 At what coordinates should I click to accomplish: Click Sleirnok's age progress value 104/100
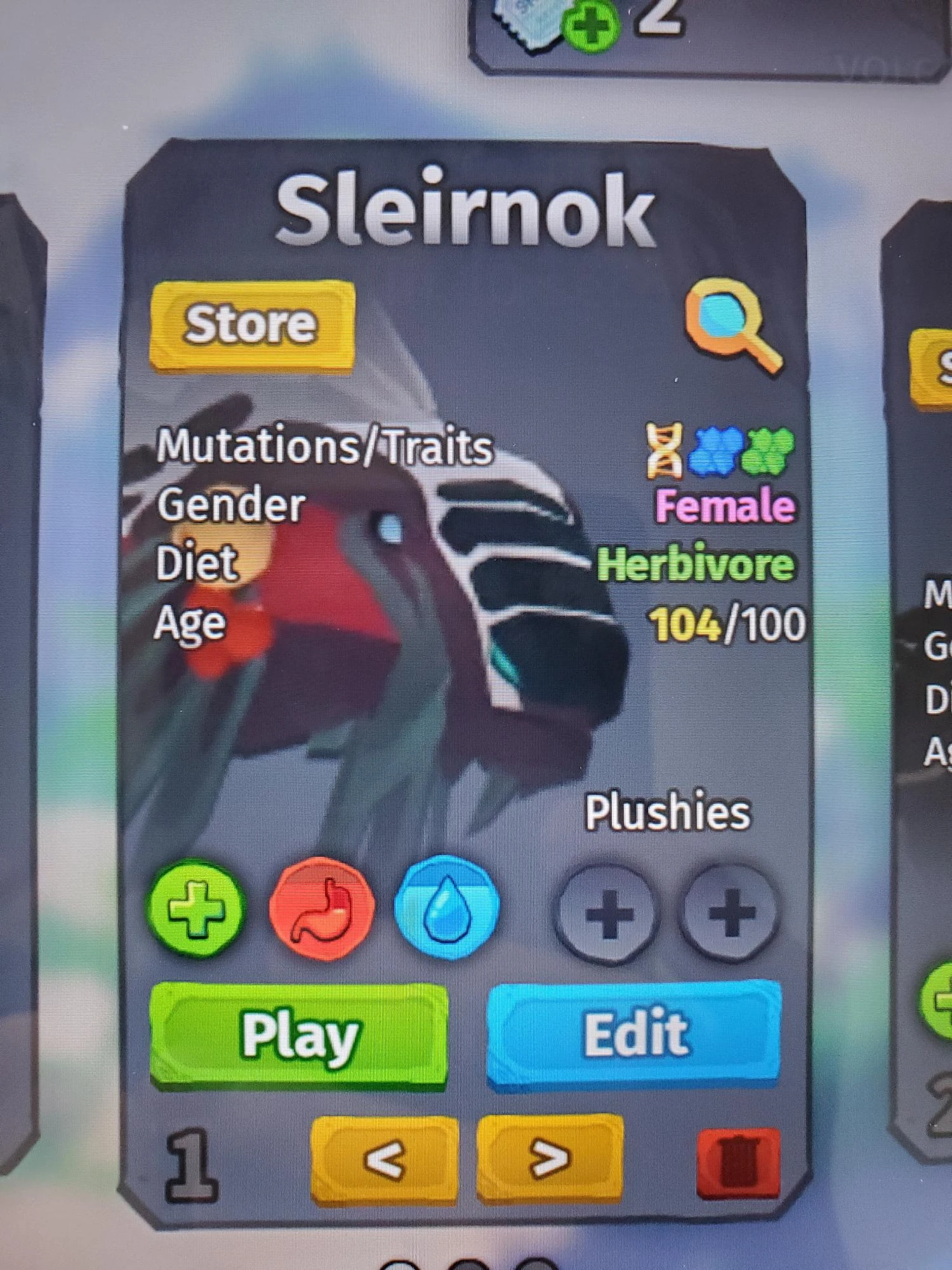pos(727,624)
